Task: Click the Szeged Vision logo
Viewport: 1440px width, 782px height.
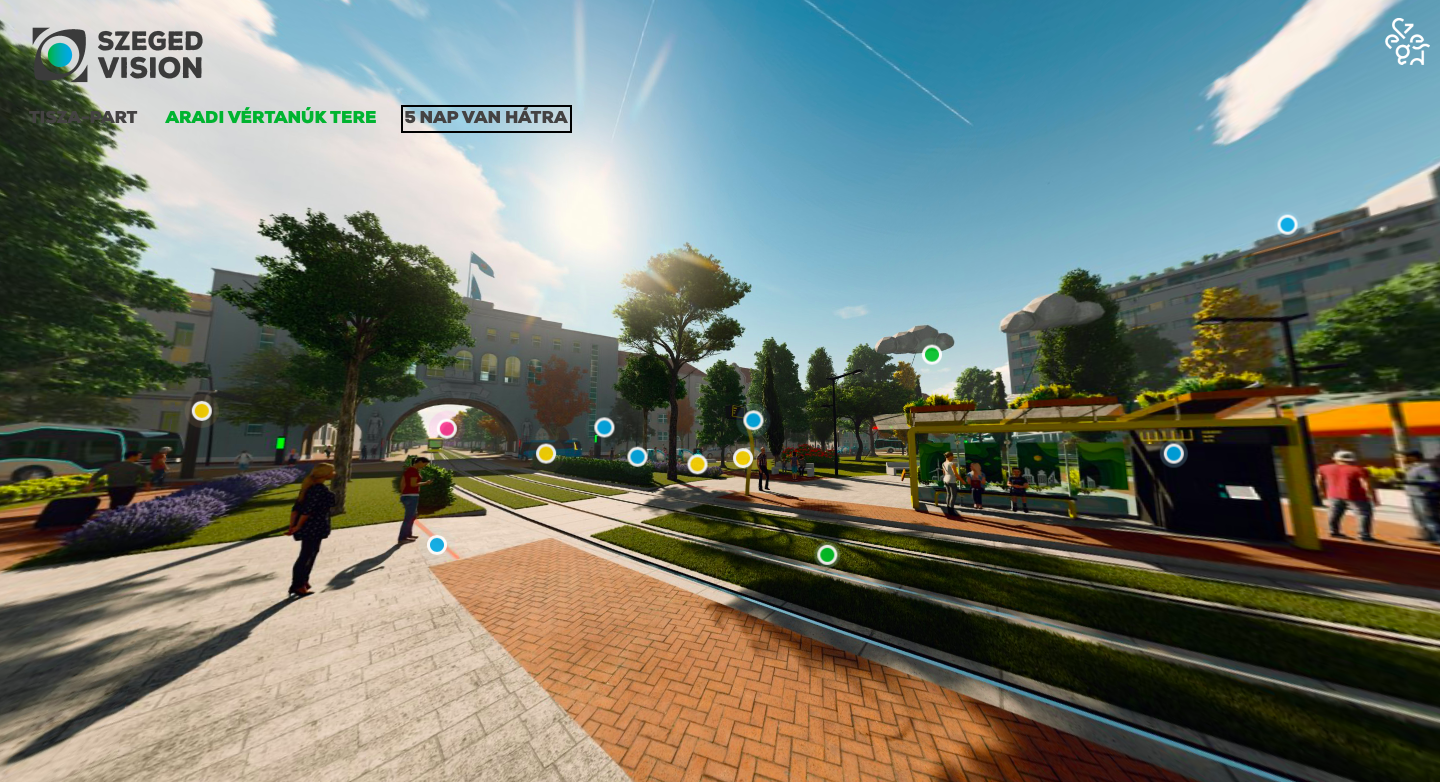Action: tap(118, 54)
